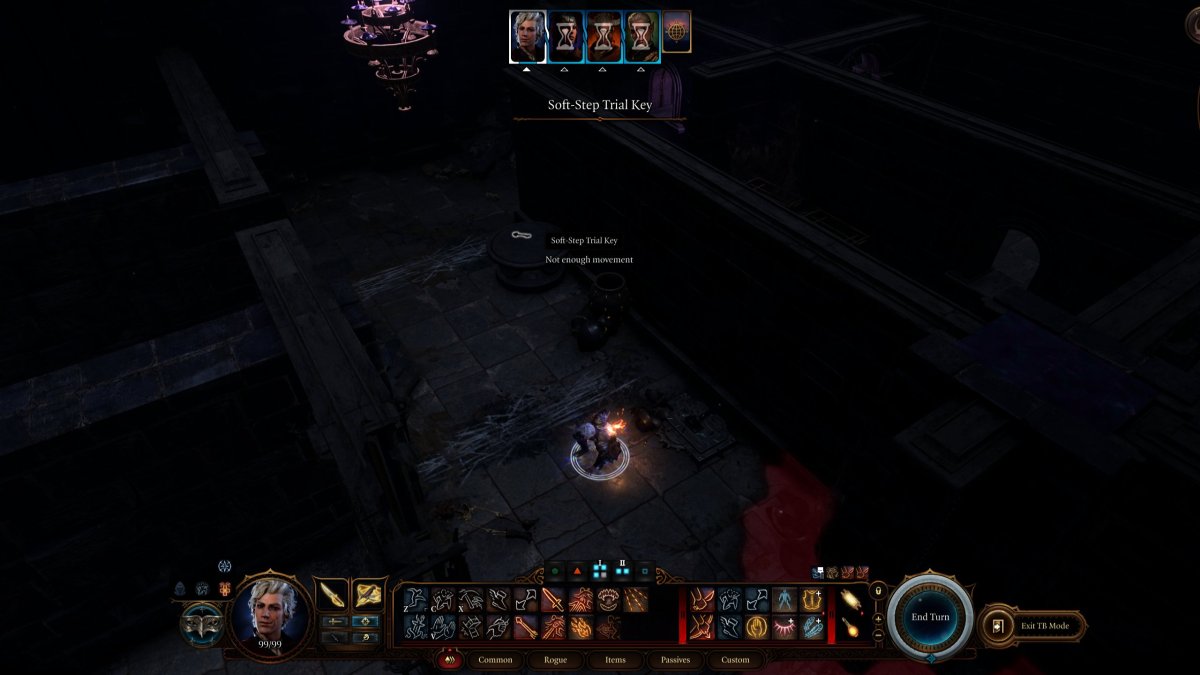This screenshot has width=1200, height=675.
Task: Click the globe environment turn card
Action: [x=677, y=32]
